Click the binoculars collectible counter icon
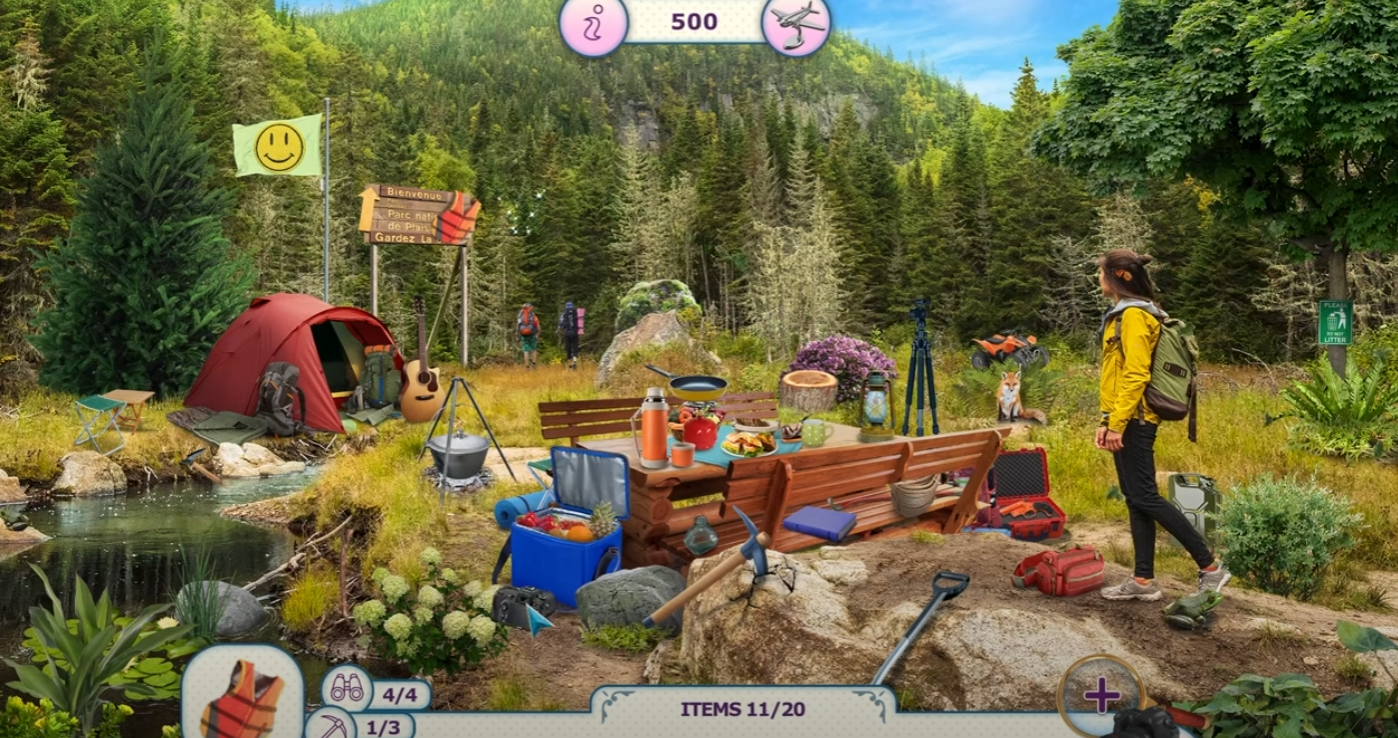 [x=347, y=688]
